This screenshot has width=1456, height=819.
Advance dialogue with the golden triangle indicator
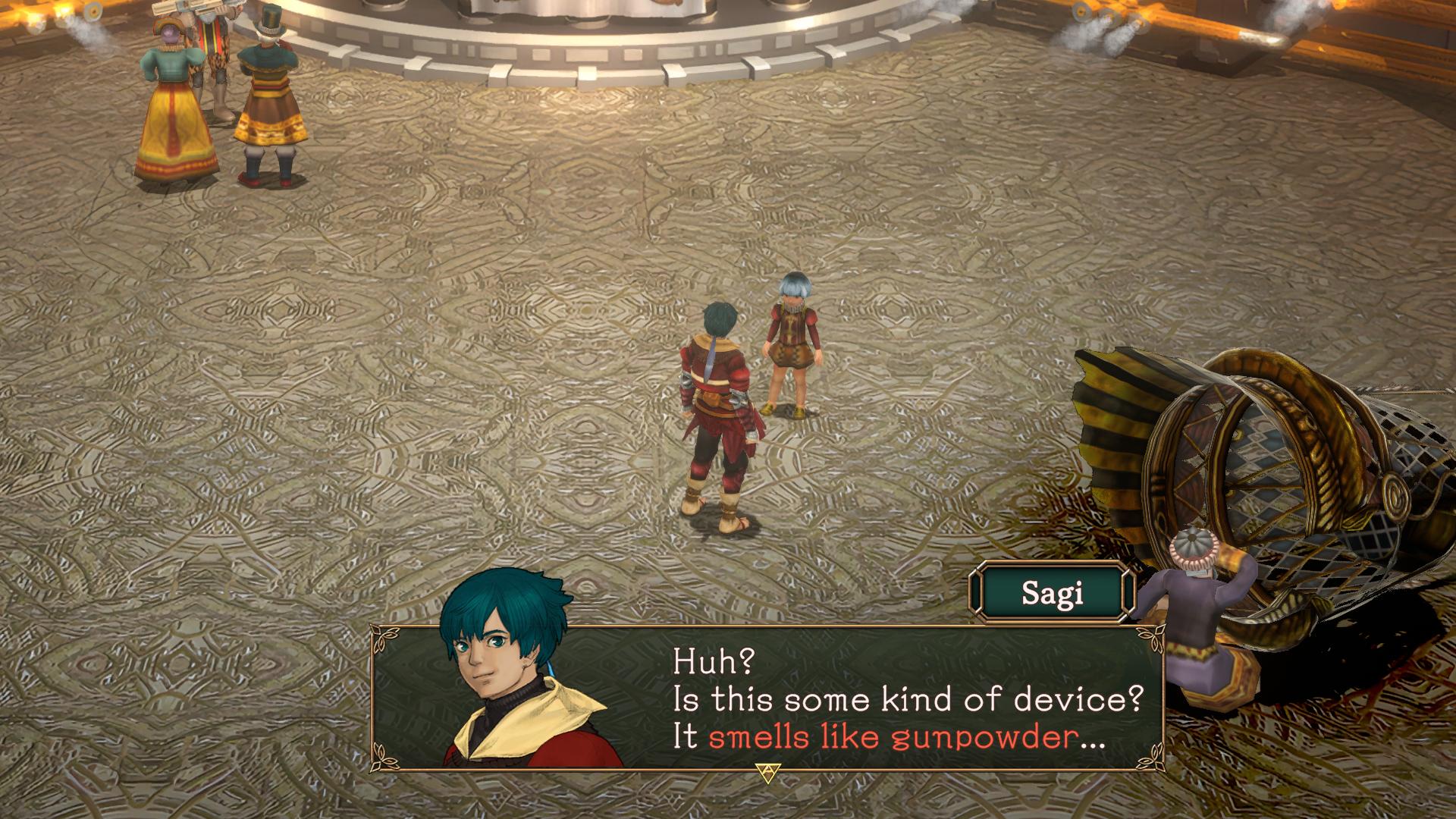pyautogui.click(x=764, y=772)
